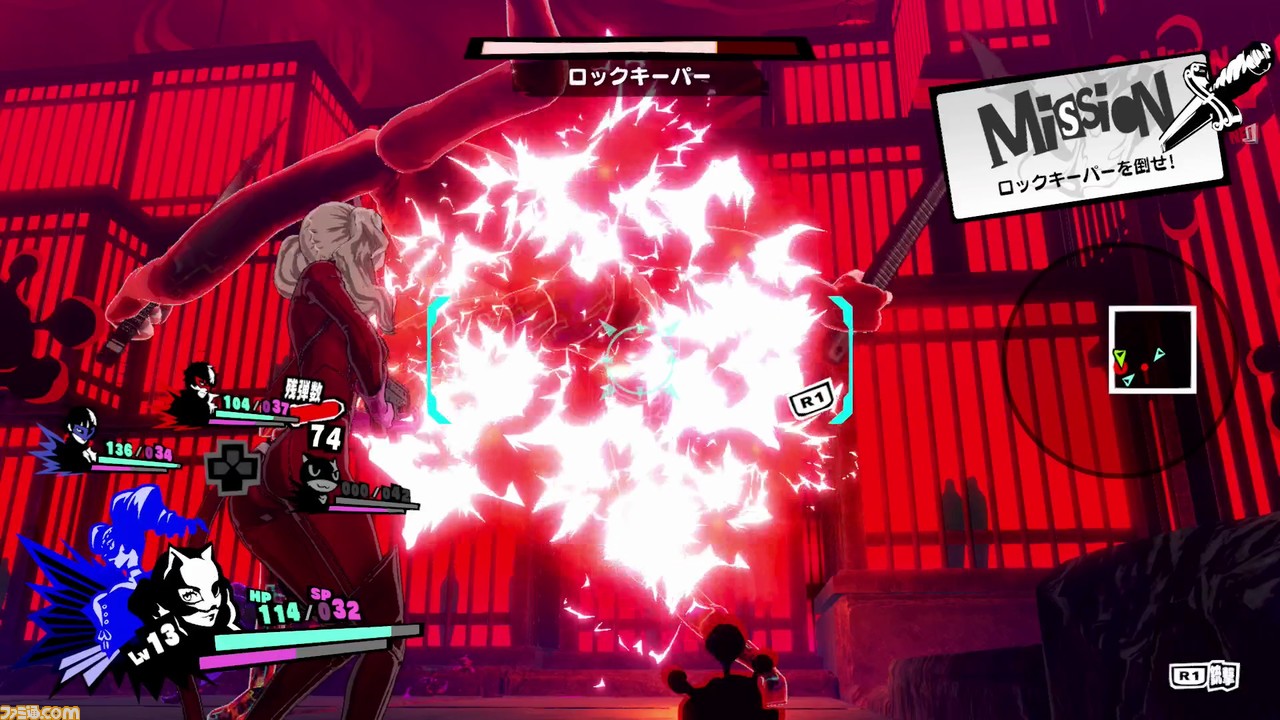Click the boss HP bar at screen top
The image size is (1280, 720).
click(640, 47)
